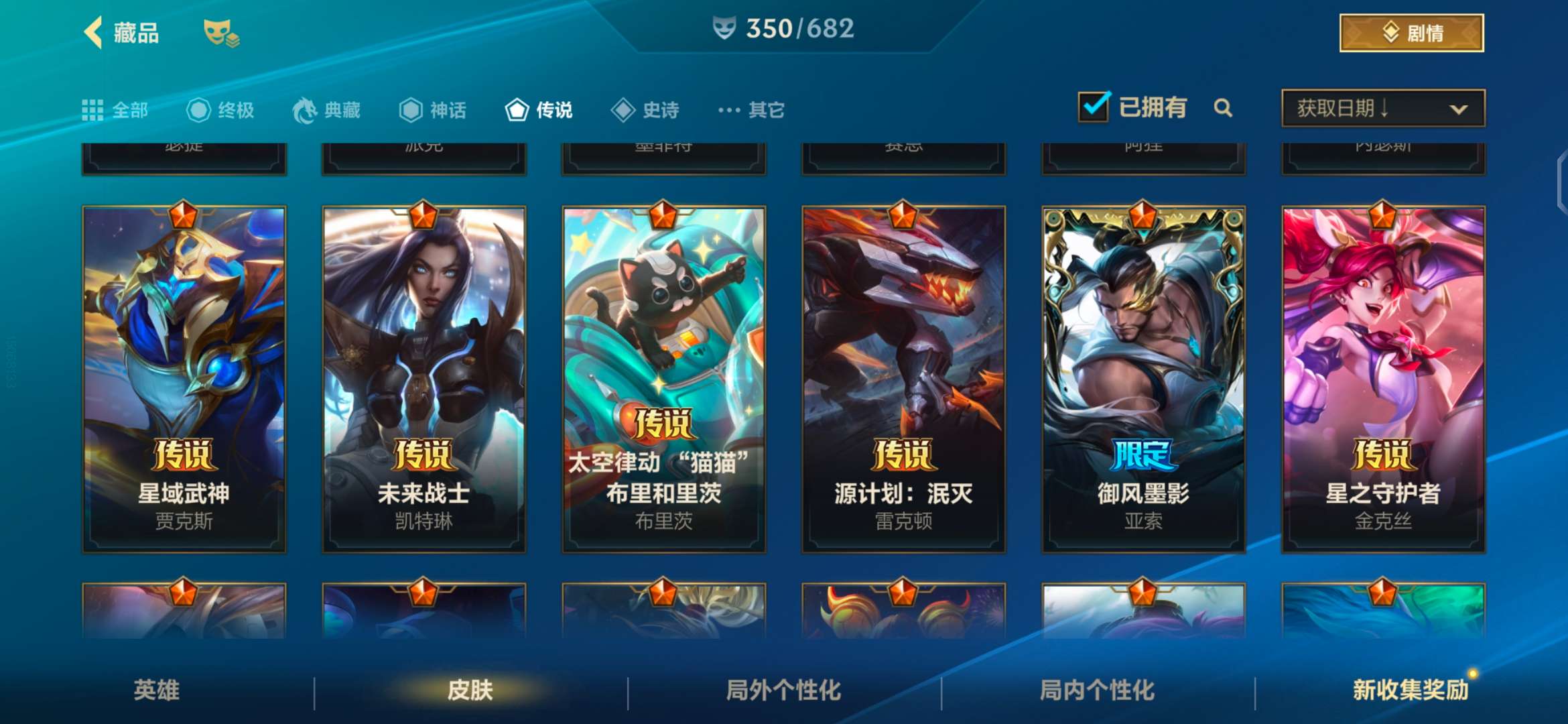Open the 未来战士 凯特琳 skin card

click(424, 379)
